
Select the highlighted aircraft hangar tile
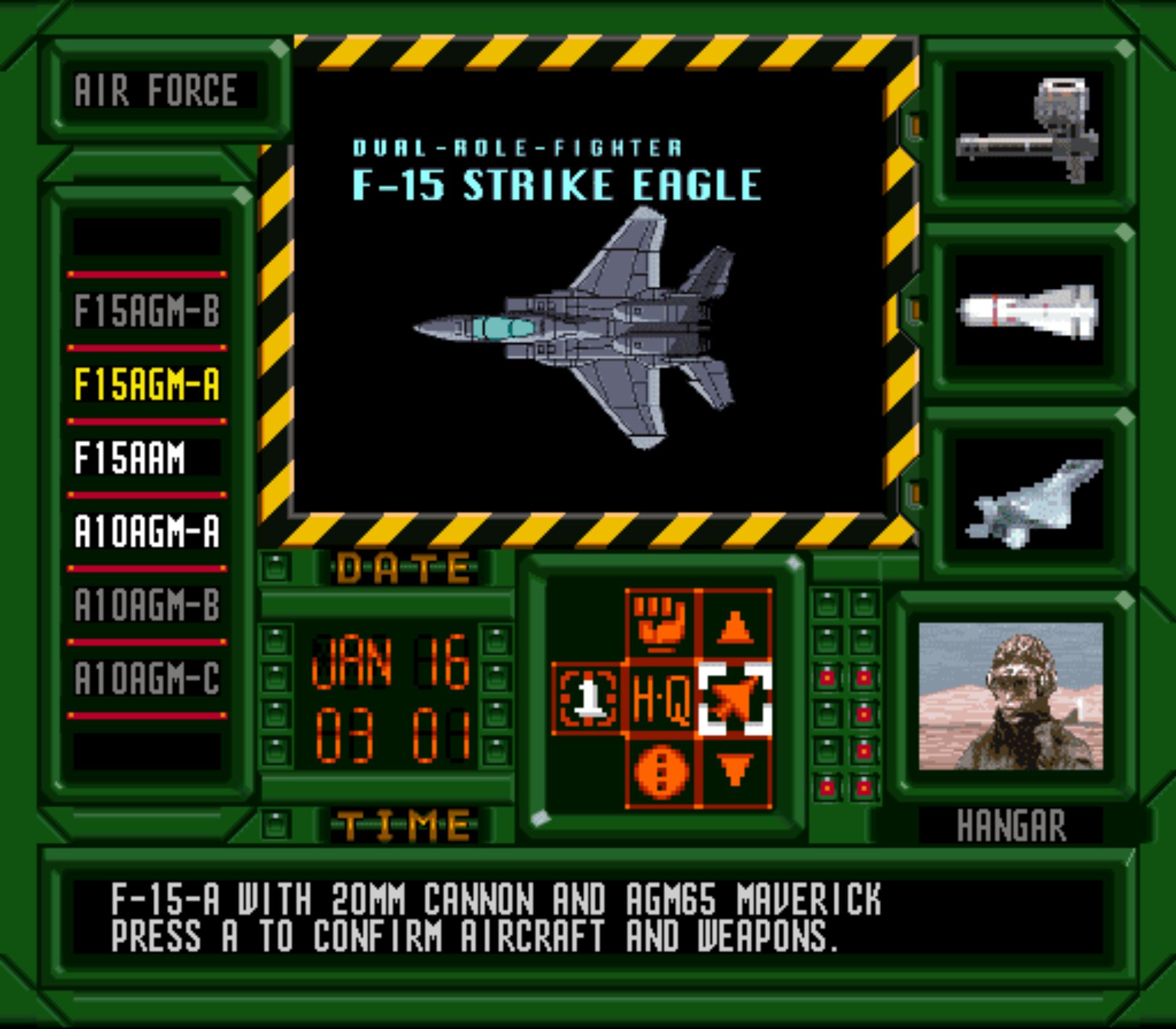[x=735, y=698]
